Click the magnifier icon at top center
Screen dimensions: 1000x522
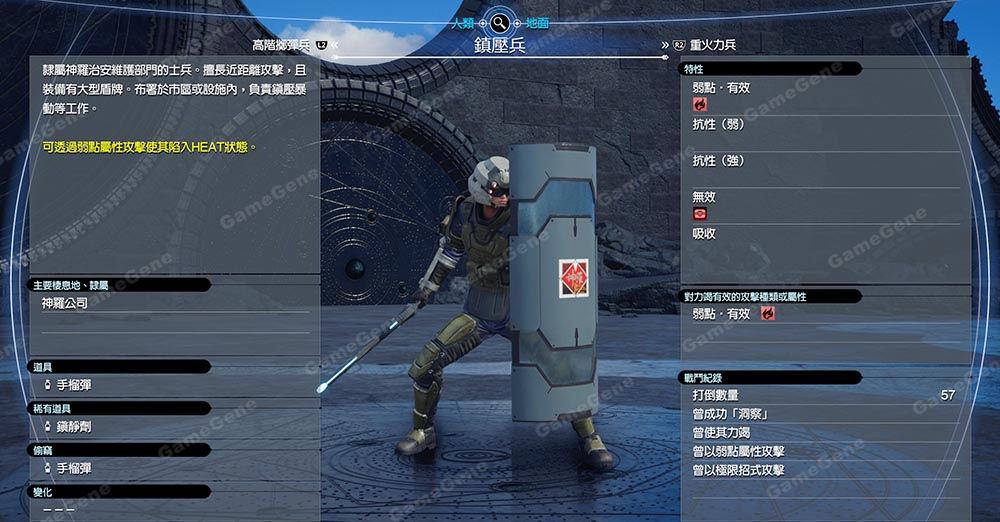pyautogui.click(x=499, y=22)
